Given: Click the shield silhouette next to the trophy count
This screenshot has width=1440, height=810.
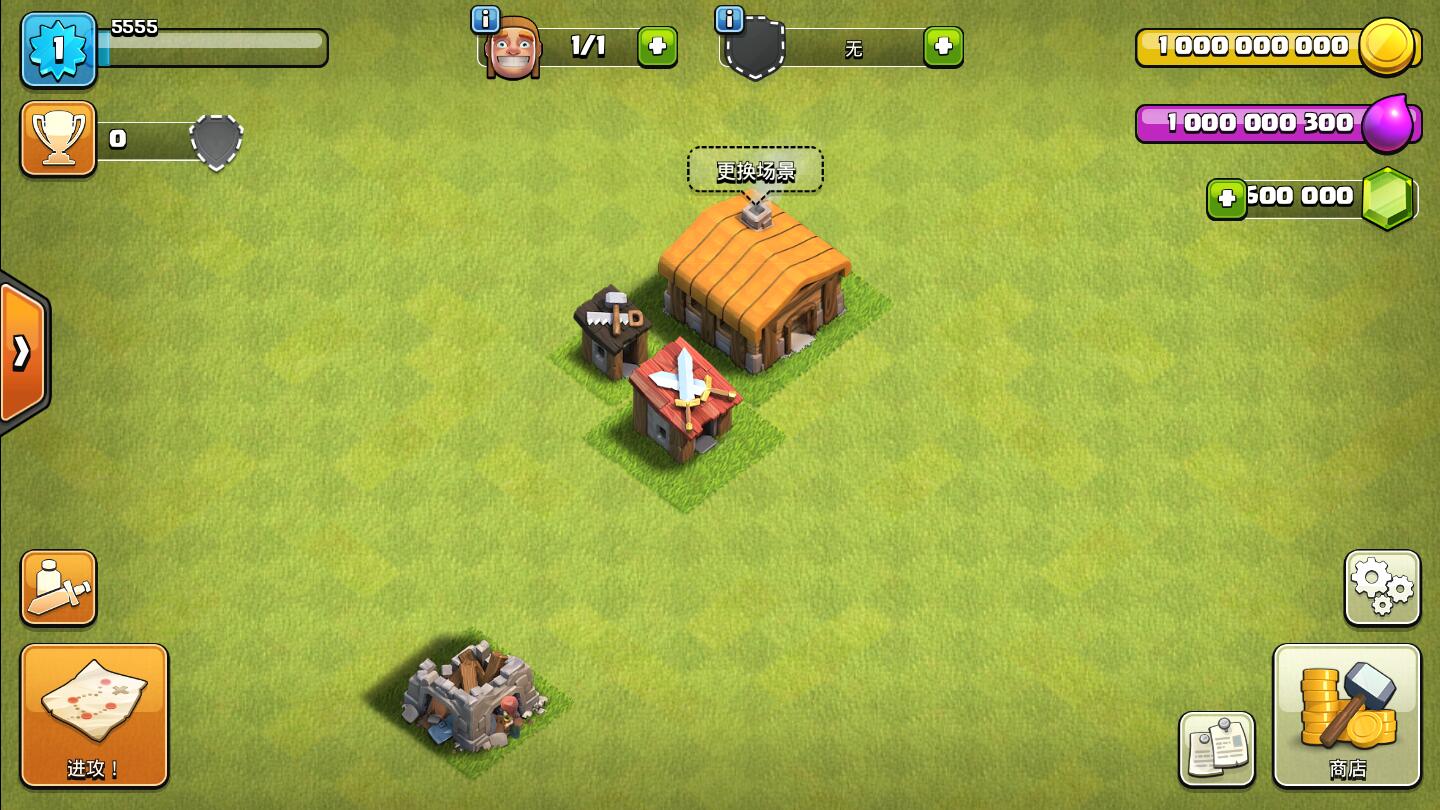Looking at the screenshot, I should pos(215,140).
